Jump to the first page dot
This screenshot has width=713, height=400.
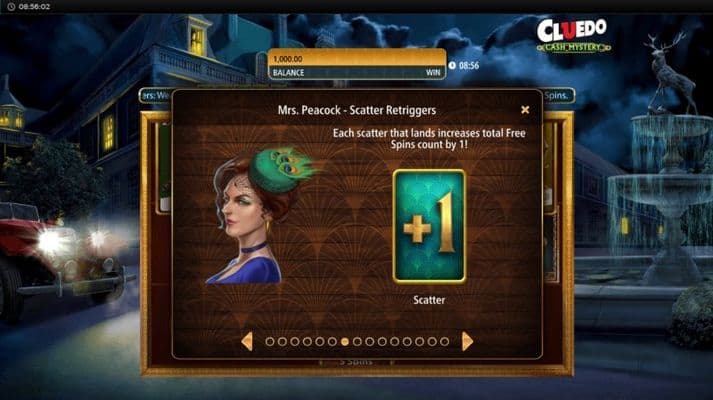pos(270,341)
